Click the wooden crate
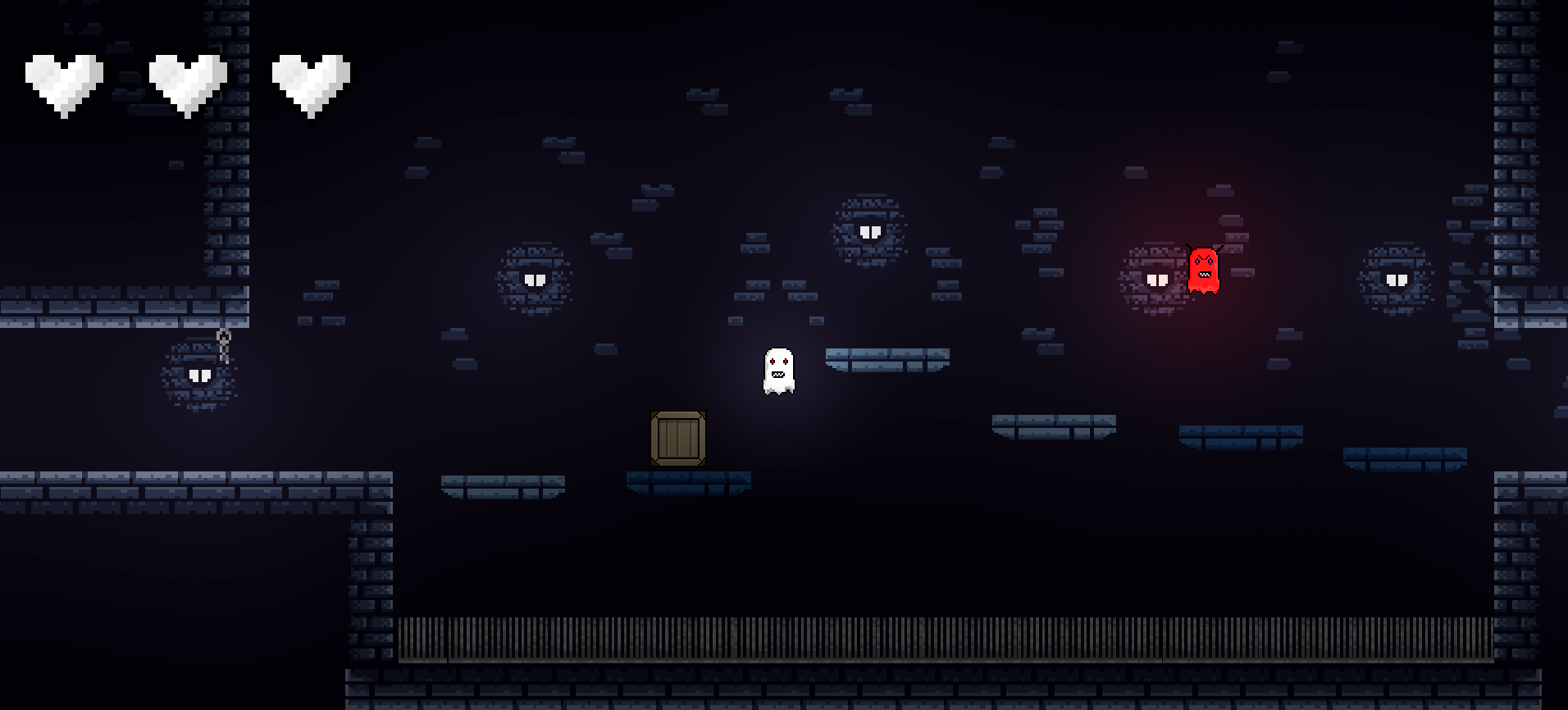The height and width of the screenshot is (710, 1568). pos(677,439)
